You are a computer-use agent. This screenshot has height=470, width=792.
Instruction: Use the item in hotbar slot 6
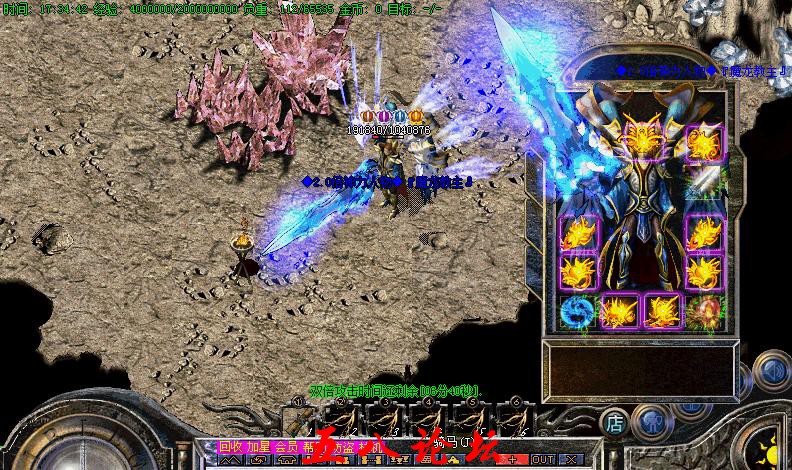click(x=513, y=419)
